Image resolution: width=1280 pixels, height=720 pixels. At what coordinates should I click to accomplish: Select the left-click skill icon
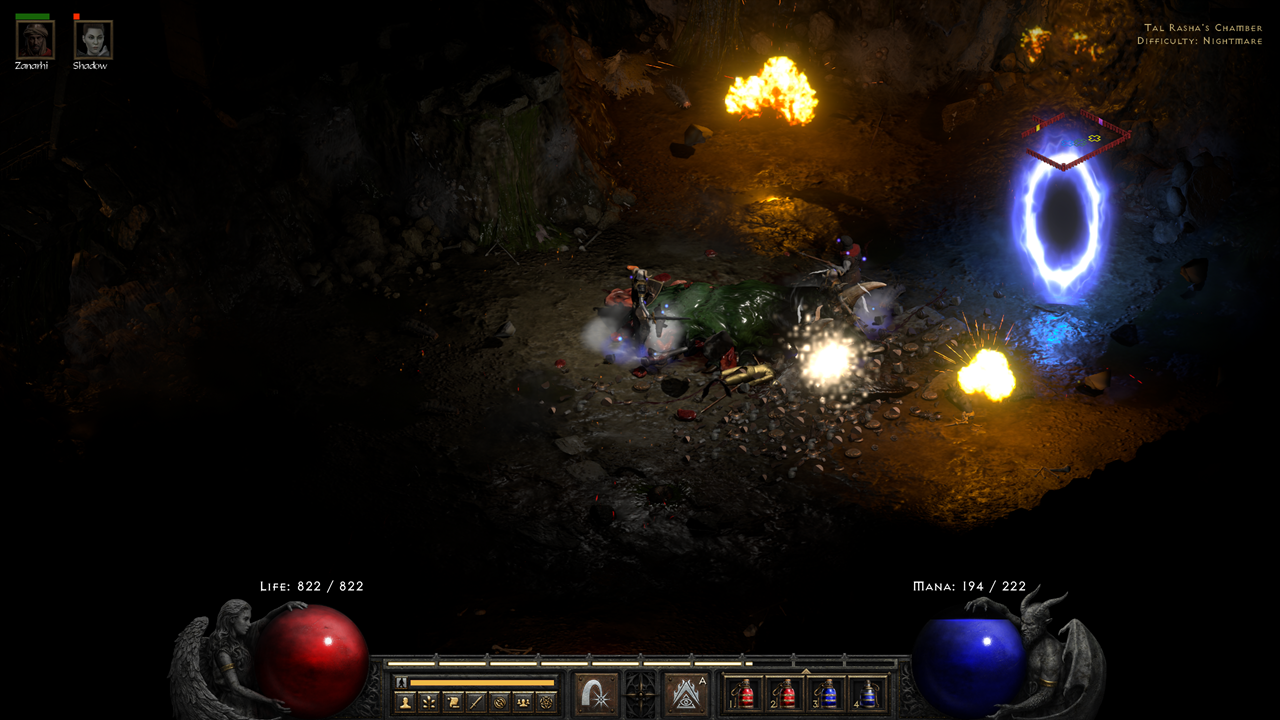point(597,694)
